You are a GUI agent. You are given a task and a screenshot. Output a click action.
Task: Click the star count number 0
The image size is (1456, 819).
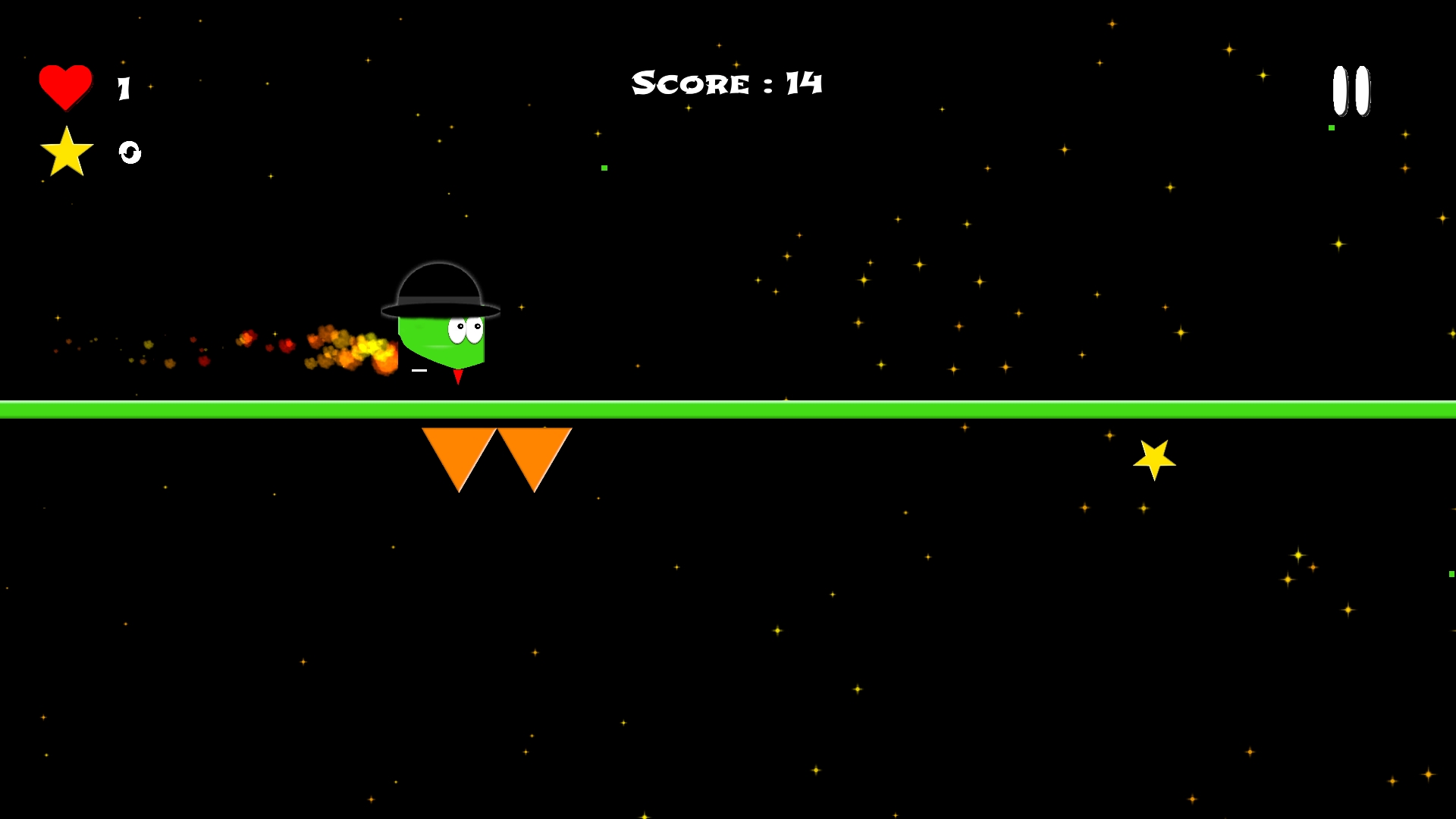click(x=129, y=153)
